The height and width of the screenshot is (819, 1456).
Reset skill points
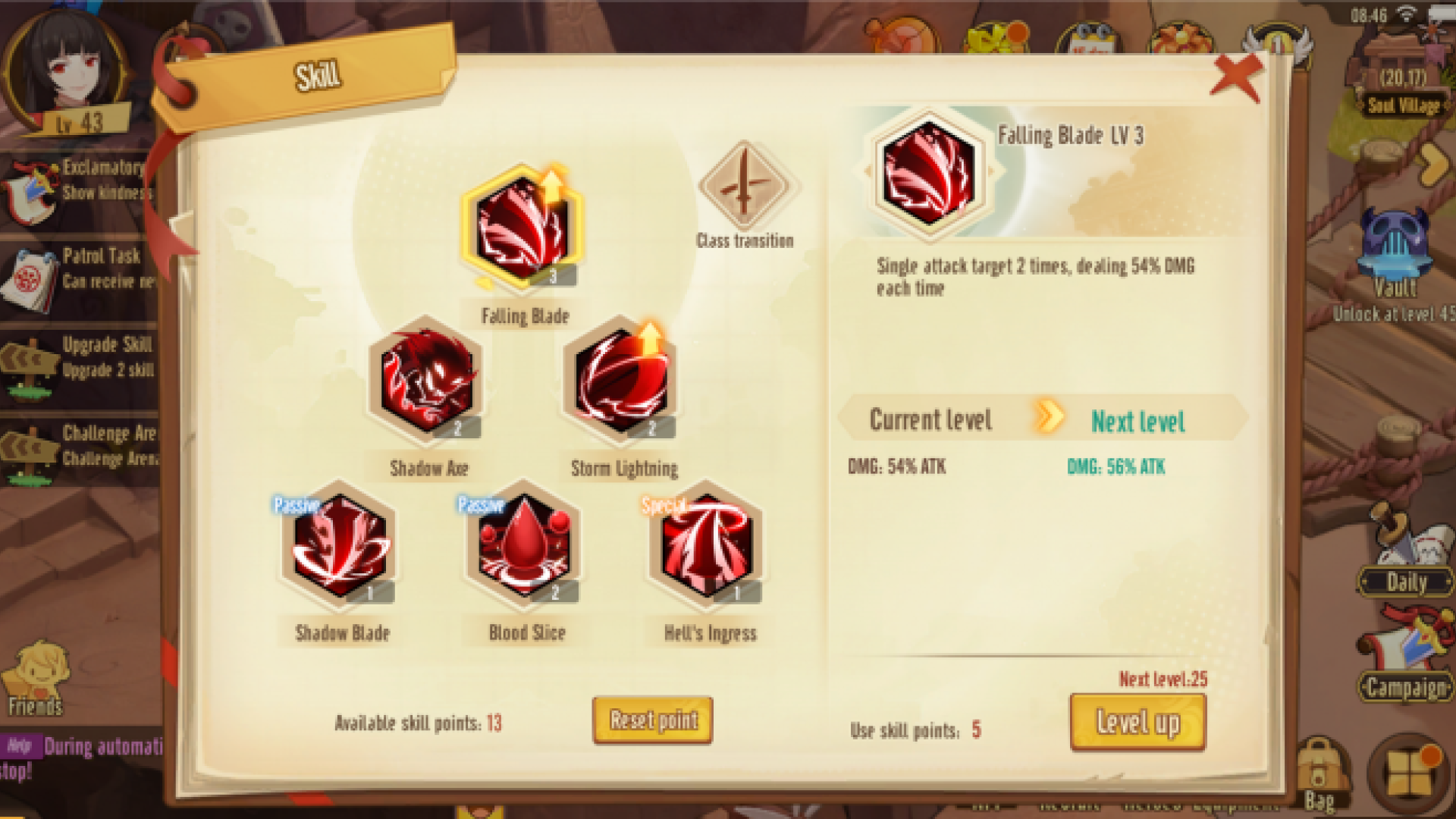coord(652,720)
